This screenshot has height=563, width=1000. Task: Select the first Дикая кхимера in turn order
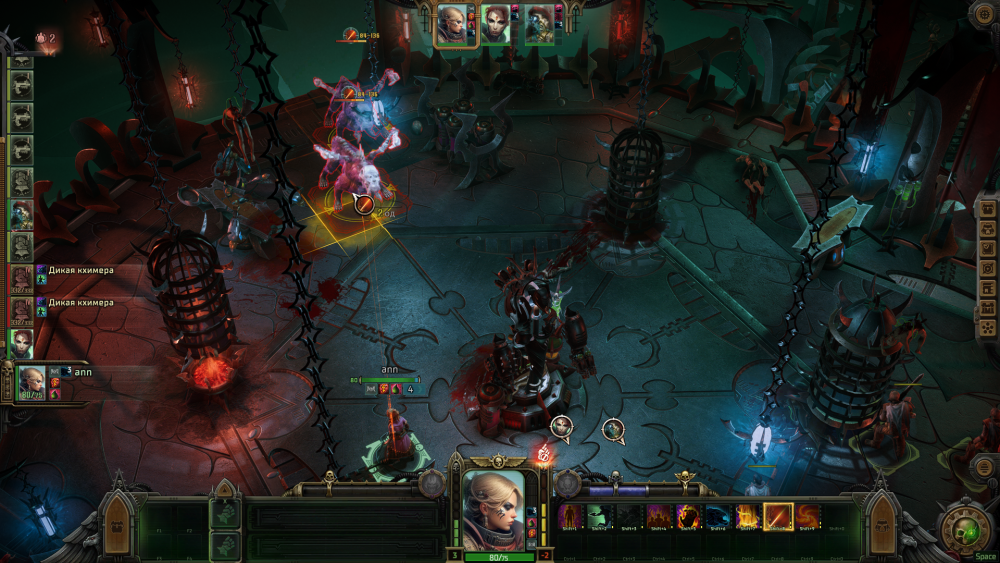(21, 278)
